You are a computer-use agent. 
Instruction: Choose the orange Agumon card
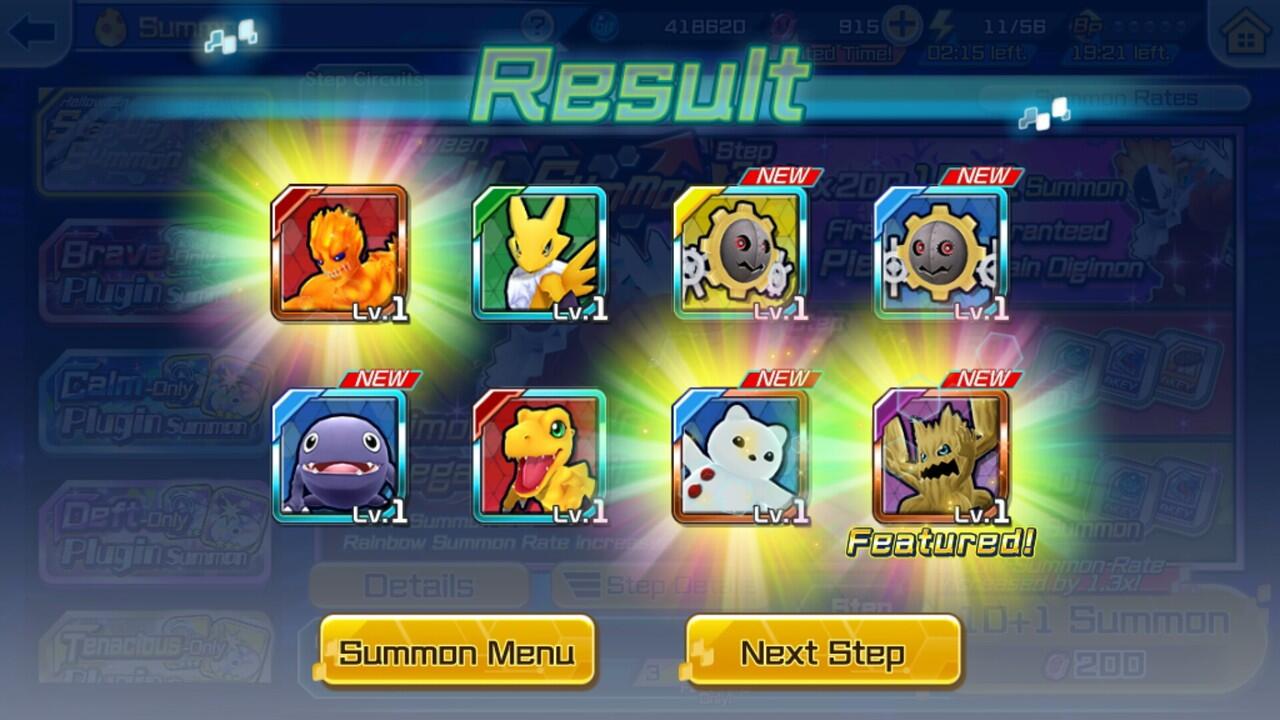(540, 456)
